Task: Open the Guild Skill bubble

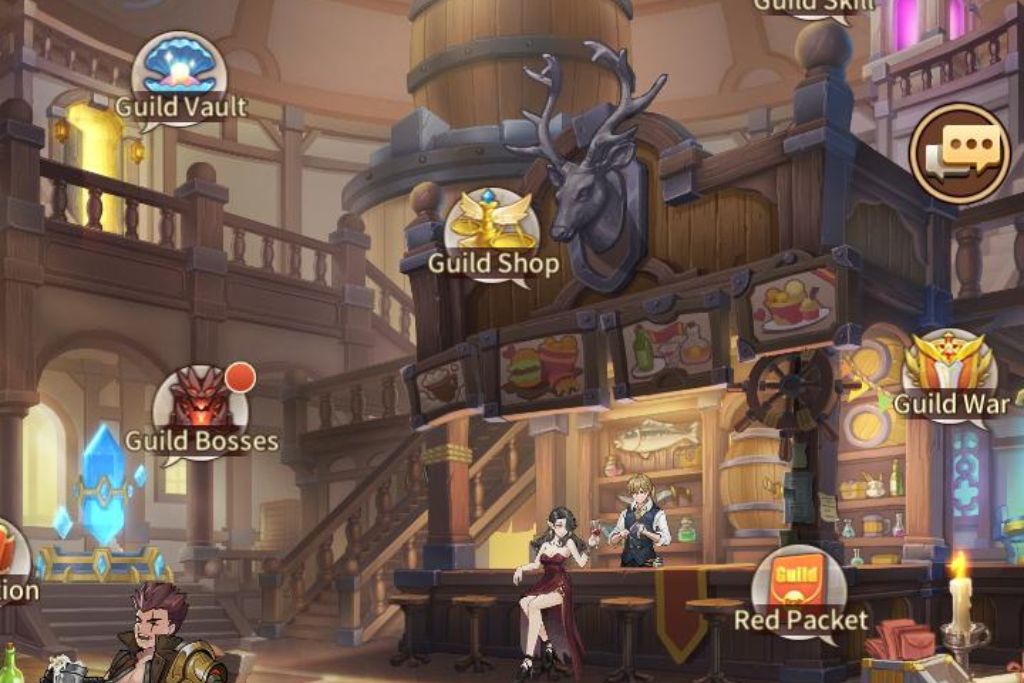Action: [x=813, y=5]
